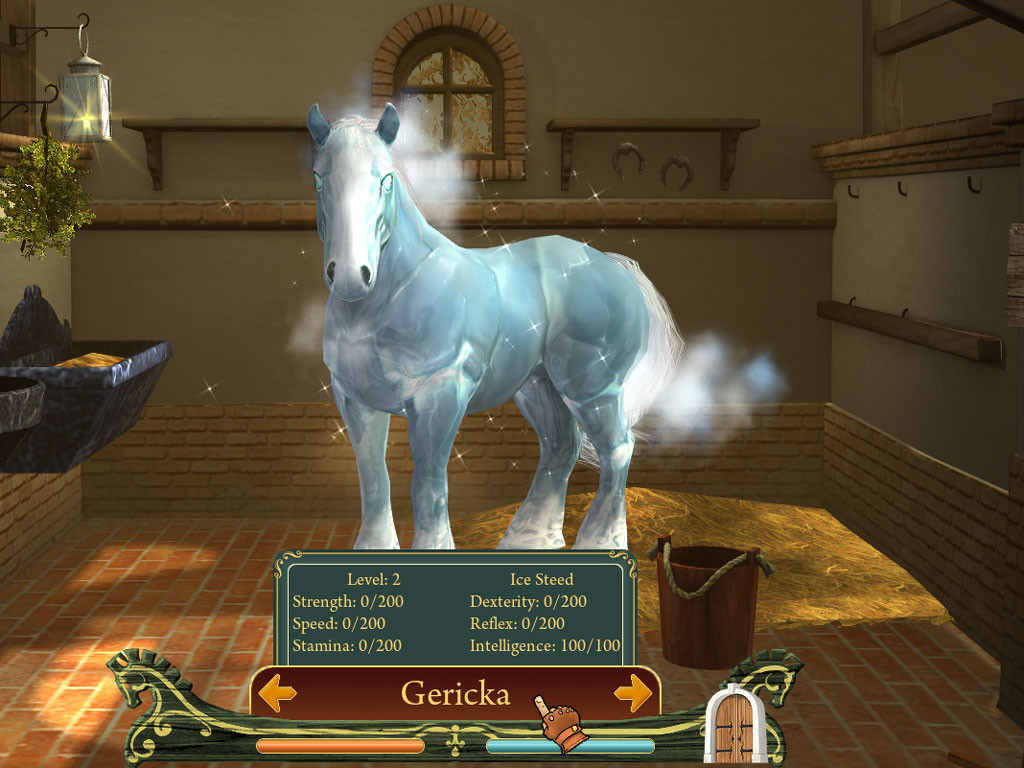This screenshot has height=768, width=1024.
Task: Switch to the next horse with right arrow
Action: pyautogui.click(x=633, y=693)
